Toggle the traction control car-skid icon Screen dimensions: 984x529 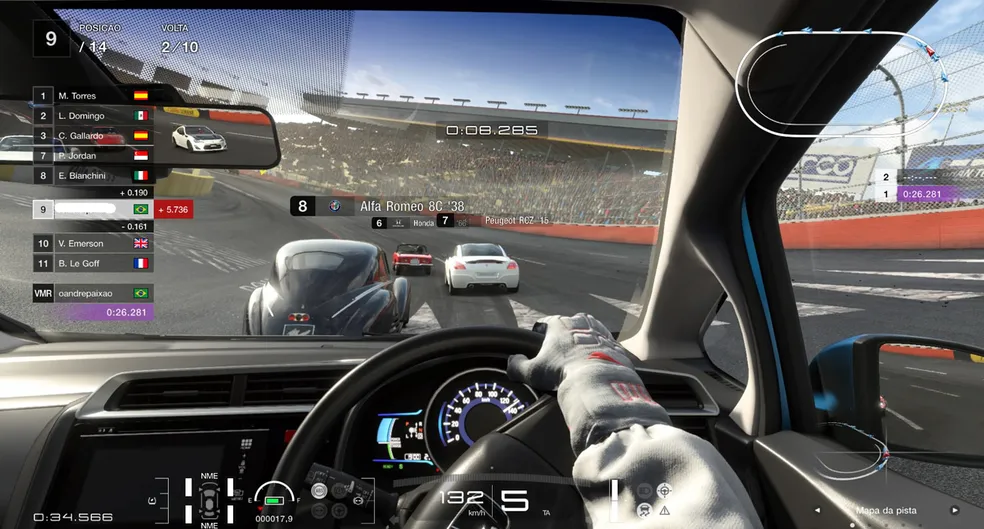point(643,509)
